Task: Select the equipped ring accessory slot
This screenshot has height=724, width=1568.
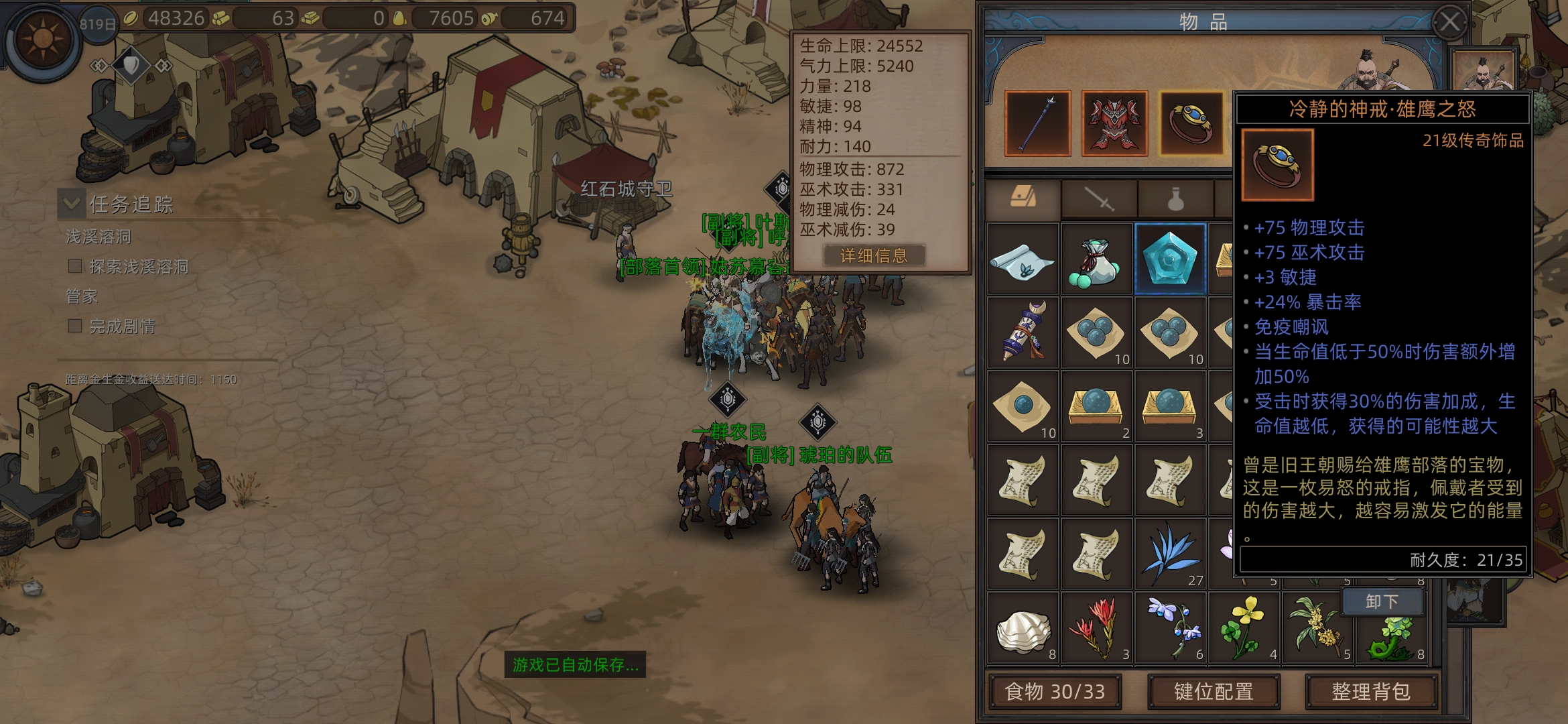Action: 1191,123
